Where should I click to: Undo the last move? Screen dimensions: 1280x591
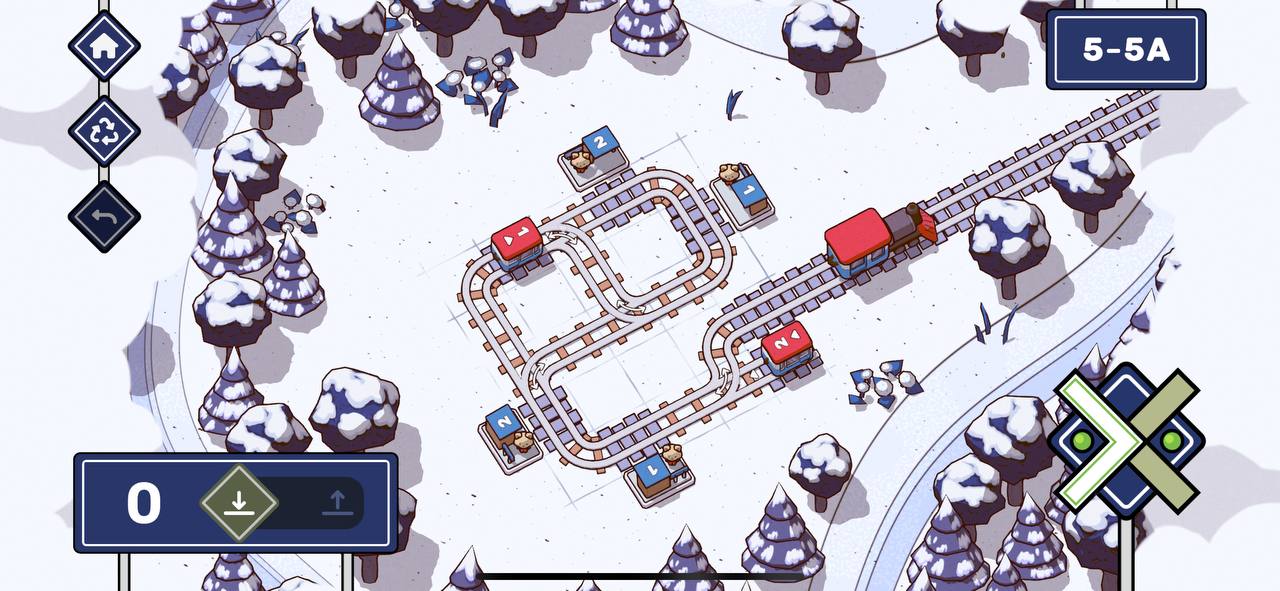click(x=104, y=217)
